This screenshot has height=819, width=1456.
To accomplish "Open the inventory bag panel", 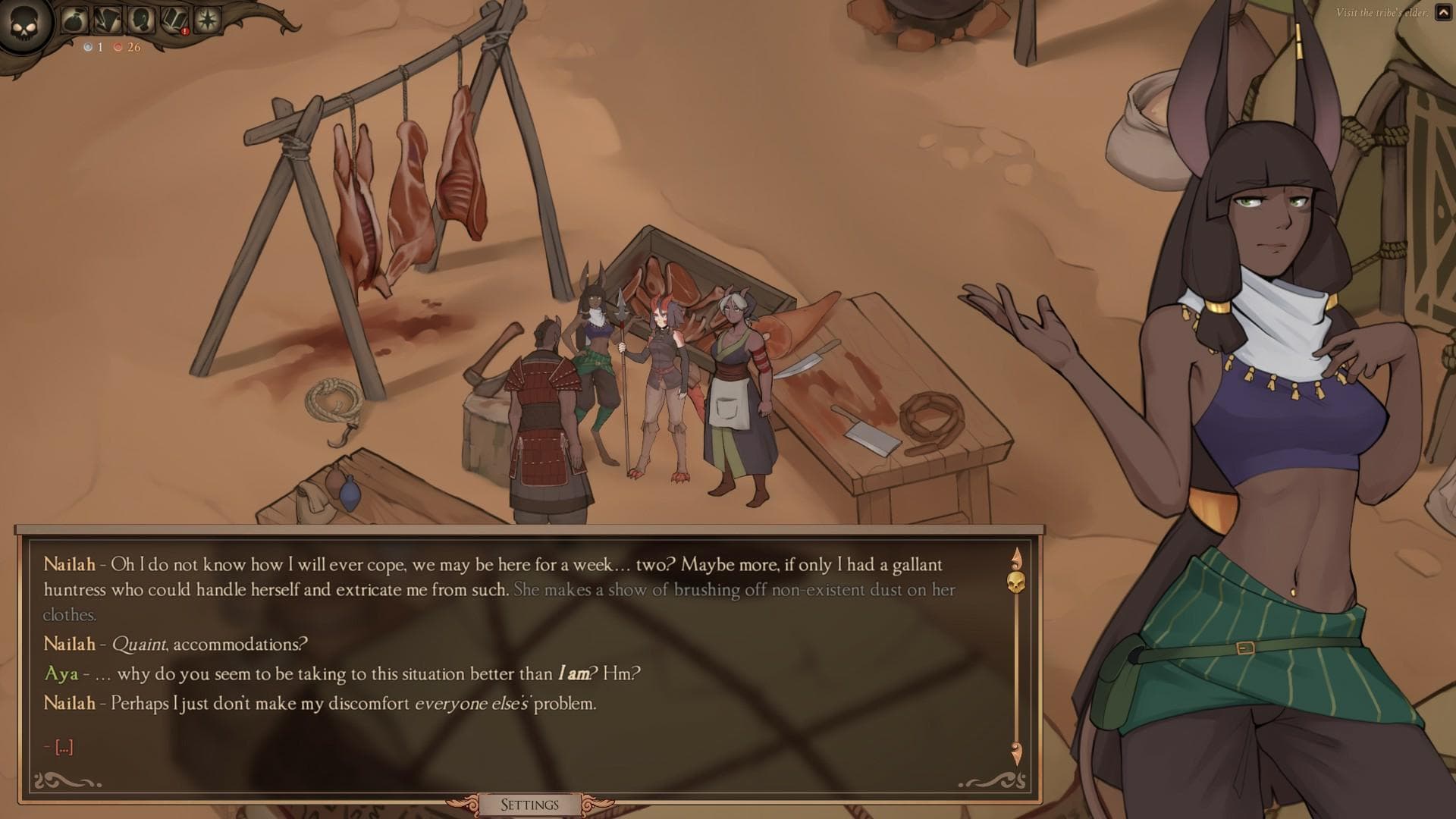I will point(74,20).
